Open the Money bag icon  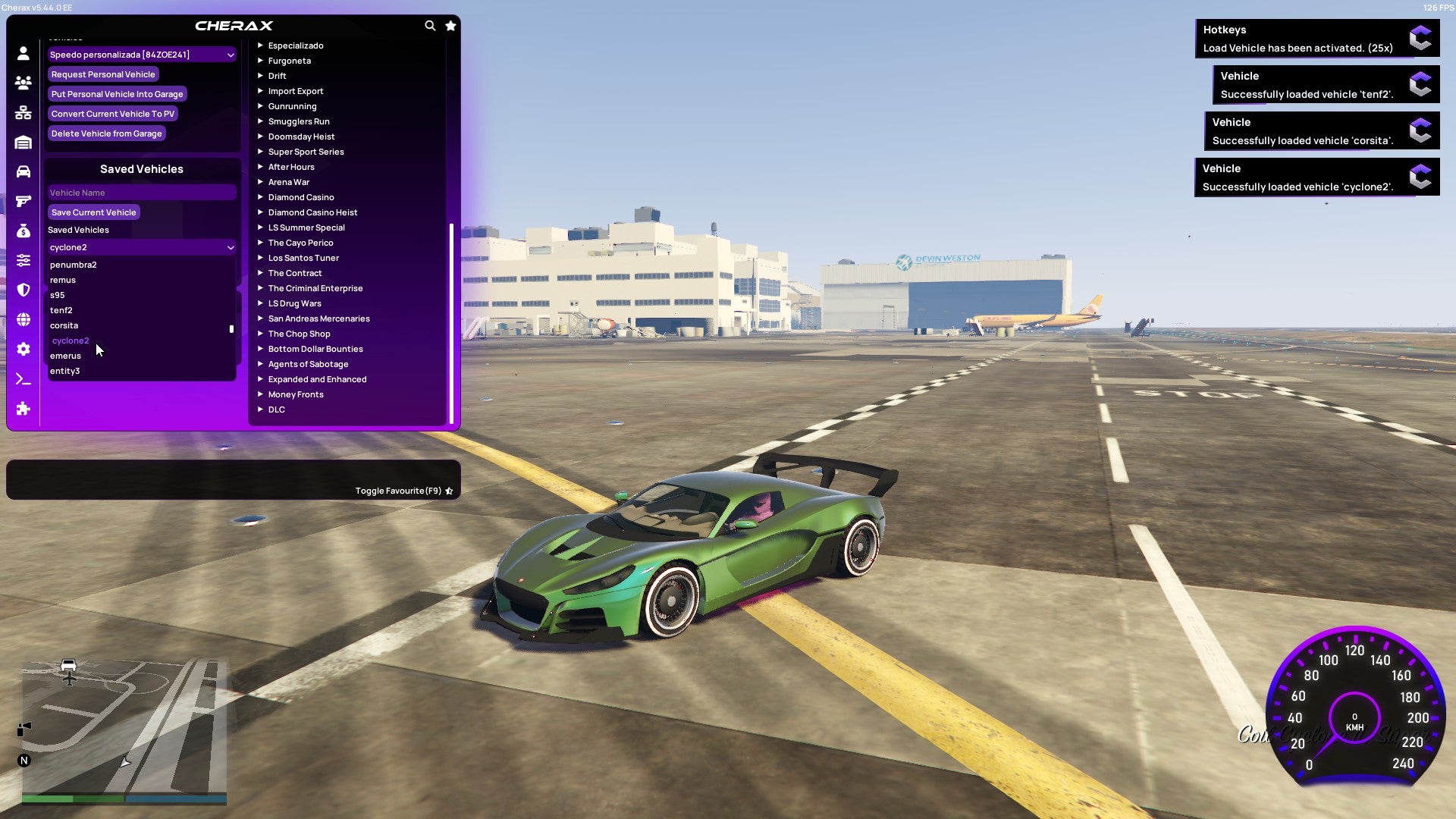coord(23,233)
